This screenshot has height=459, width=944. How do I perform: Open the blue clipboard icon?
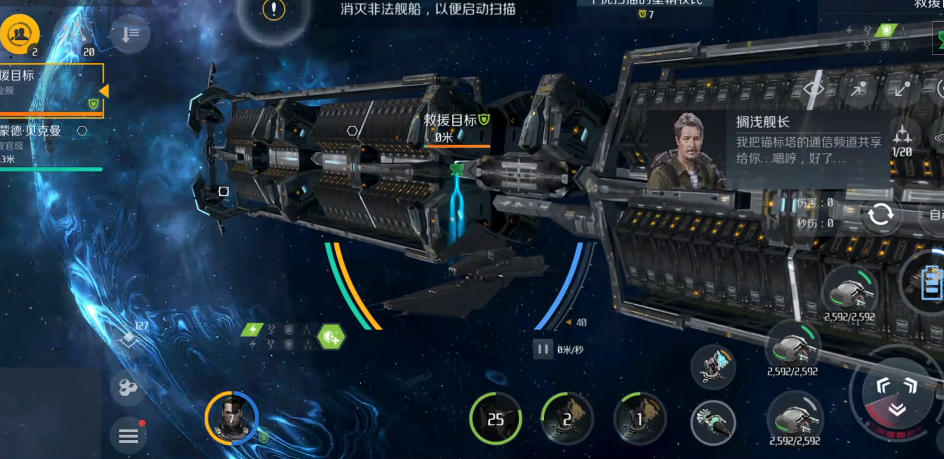tap(929, 279)
